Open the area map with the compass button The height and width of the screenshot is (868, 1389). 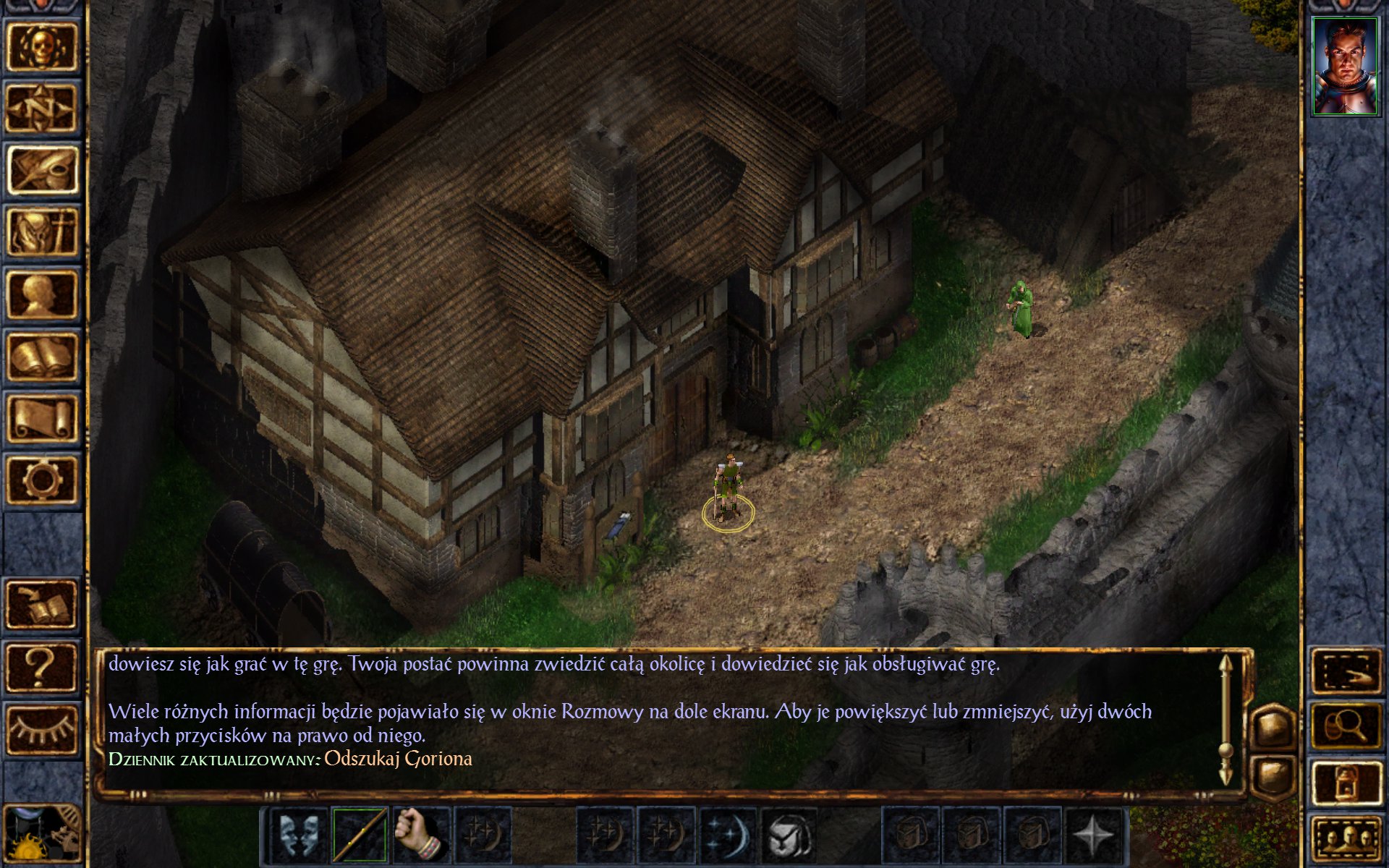pyautogui.click(x=42, y=108)
